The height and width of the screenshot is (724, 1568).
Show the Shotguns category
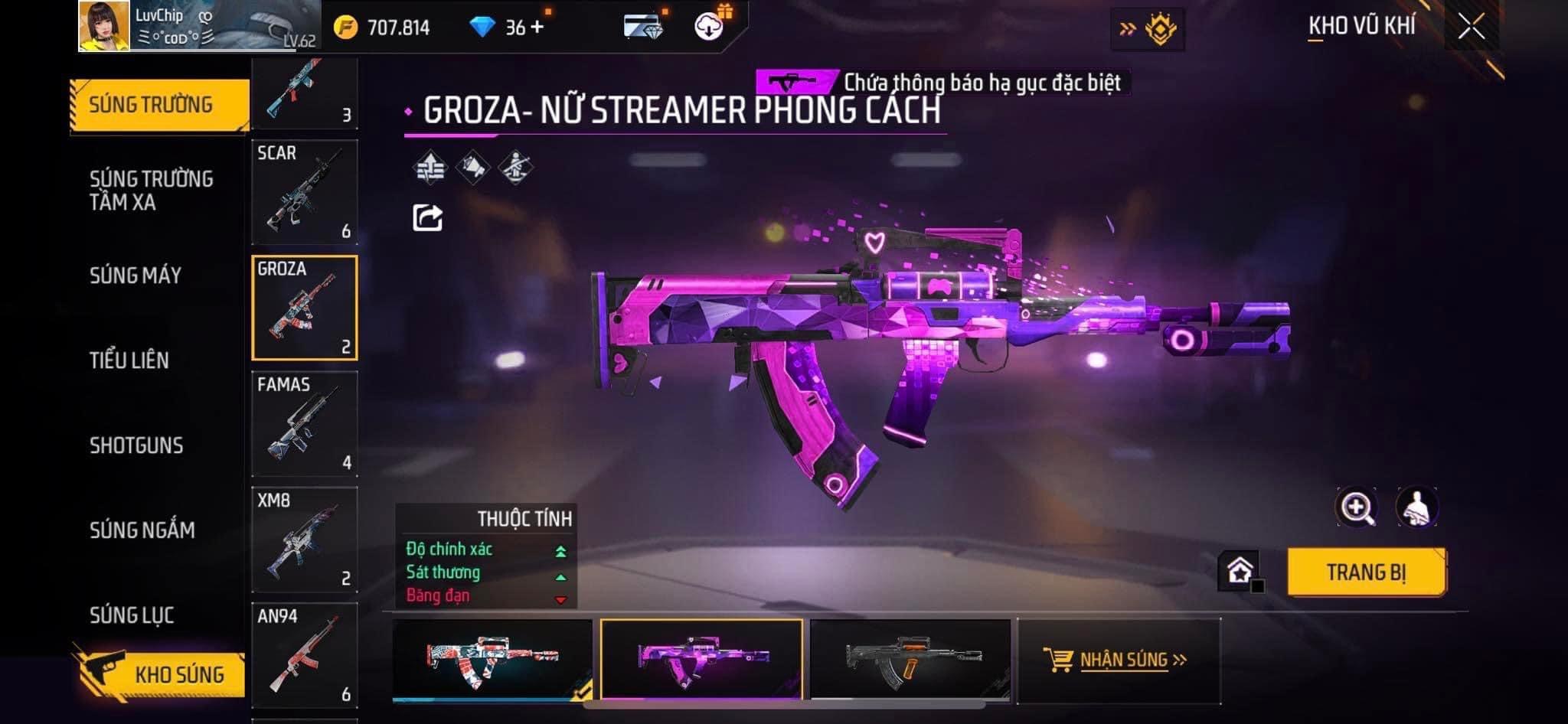pos(136,445)
